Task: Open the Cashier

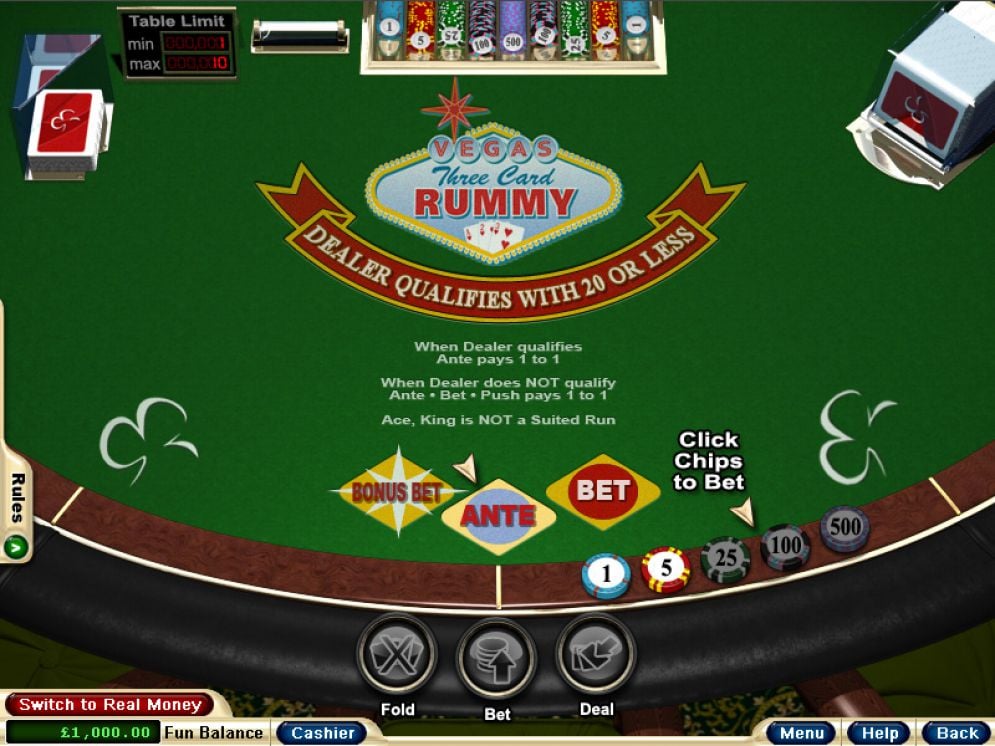Action: coord(322,733)
